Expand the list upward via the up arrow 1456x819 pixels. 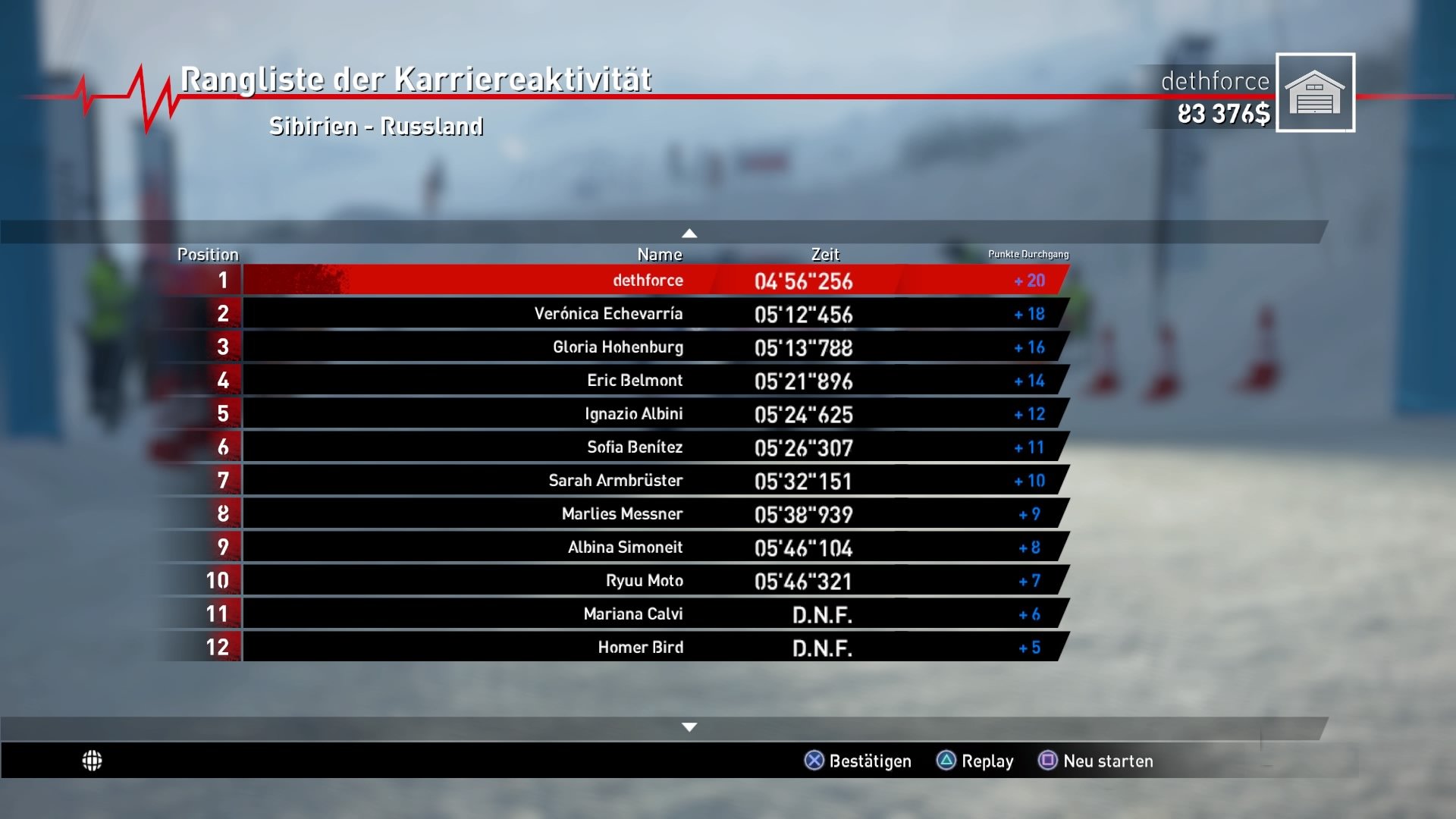pos(689,231)
